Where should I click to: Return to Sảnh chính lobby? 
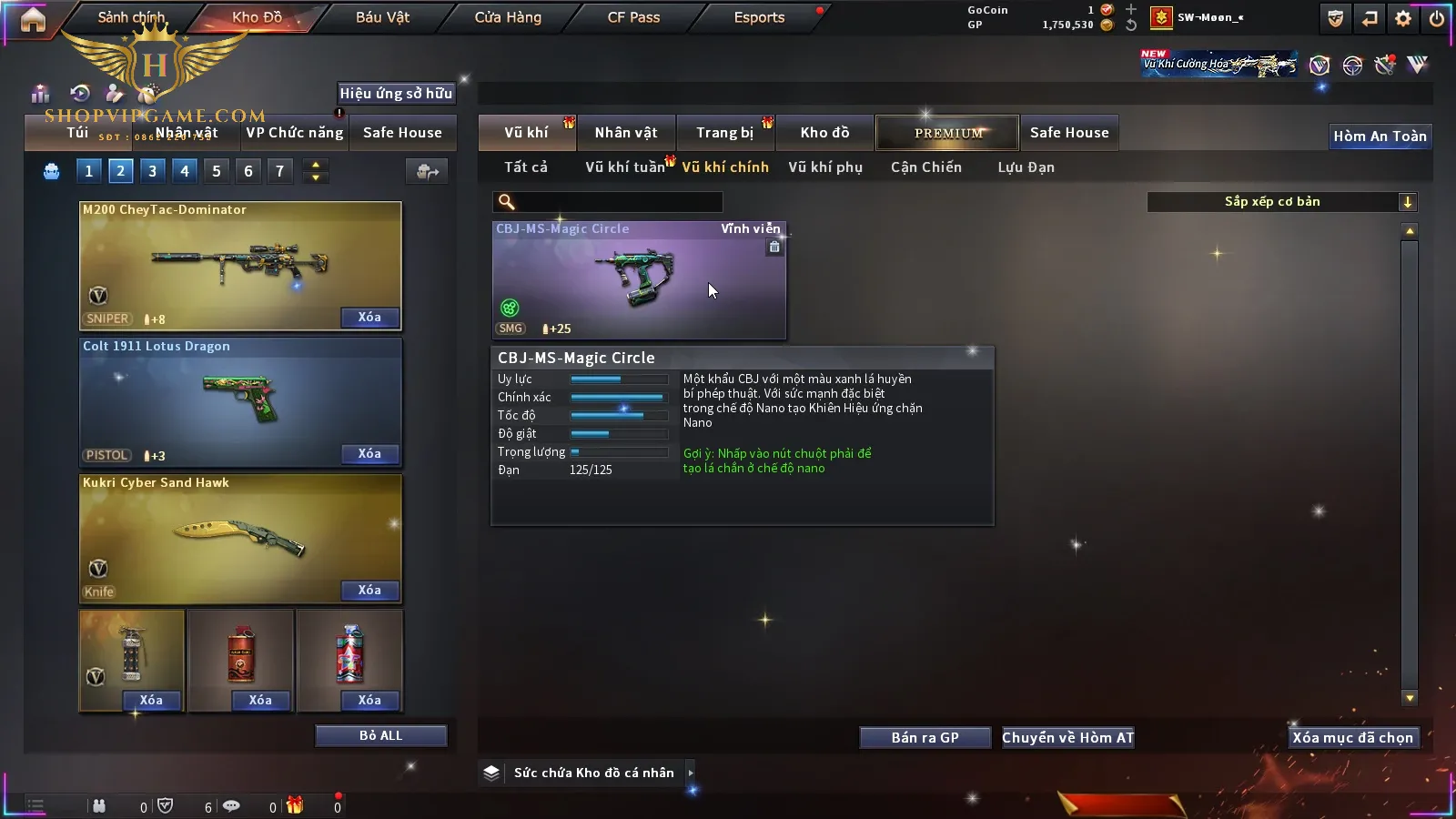tap(131, 17)
